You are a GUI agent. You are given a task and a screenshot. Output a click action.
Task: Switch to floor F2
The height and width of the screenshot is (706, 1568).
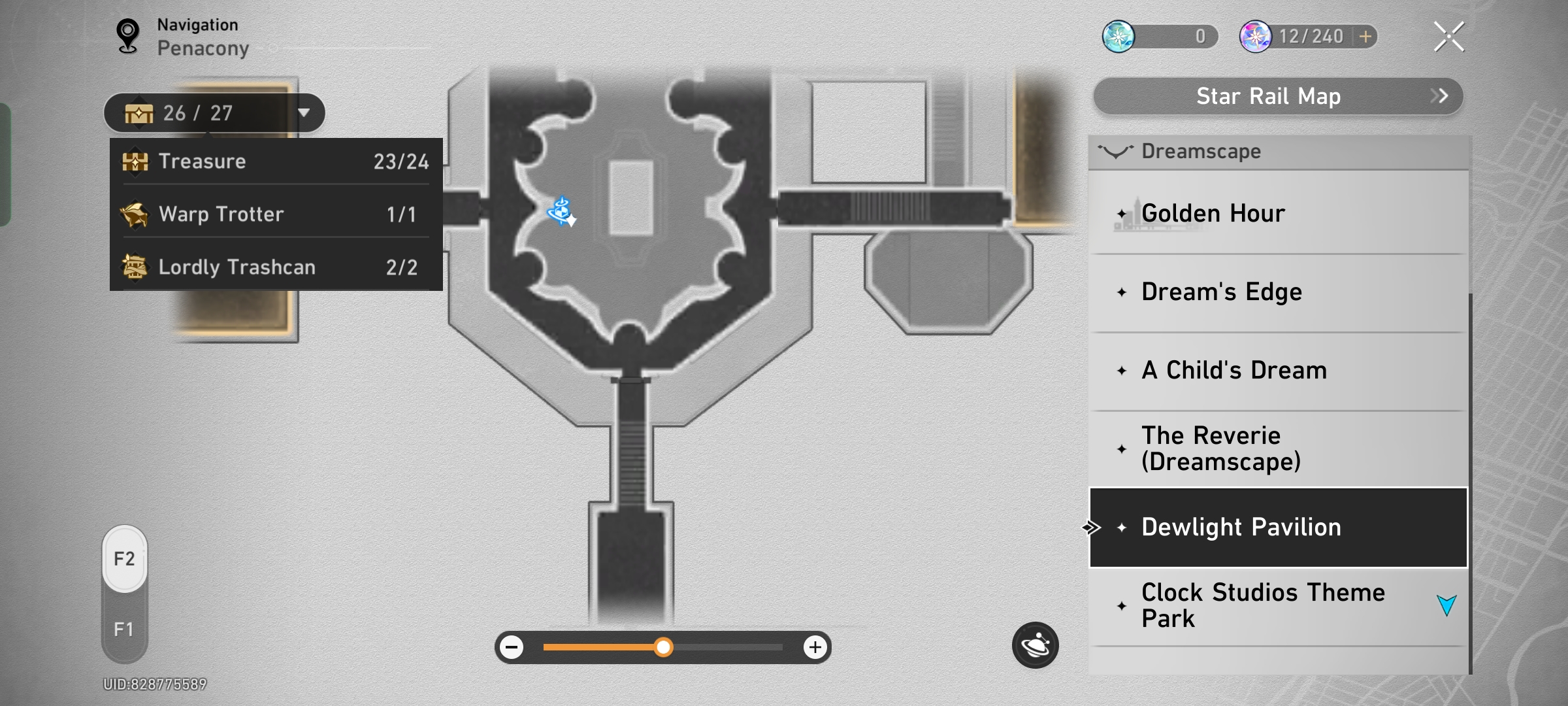[x=124, y=559]
